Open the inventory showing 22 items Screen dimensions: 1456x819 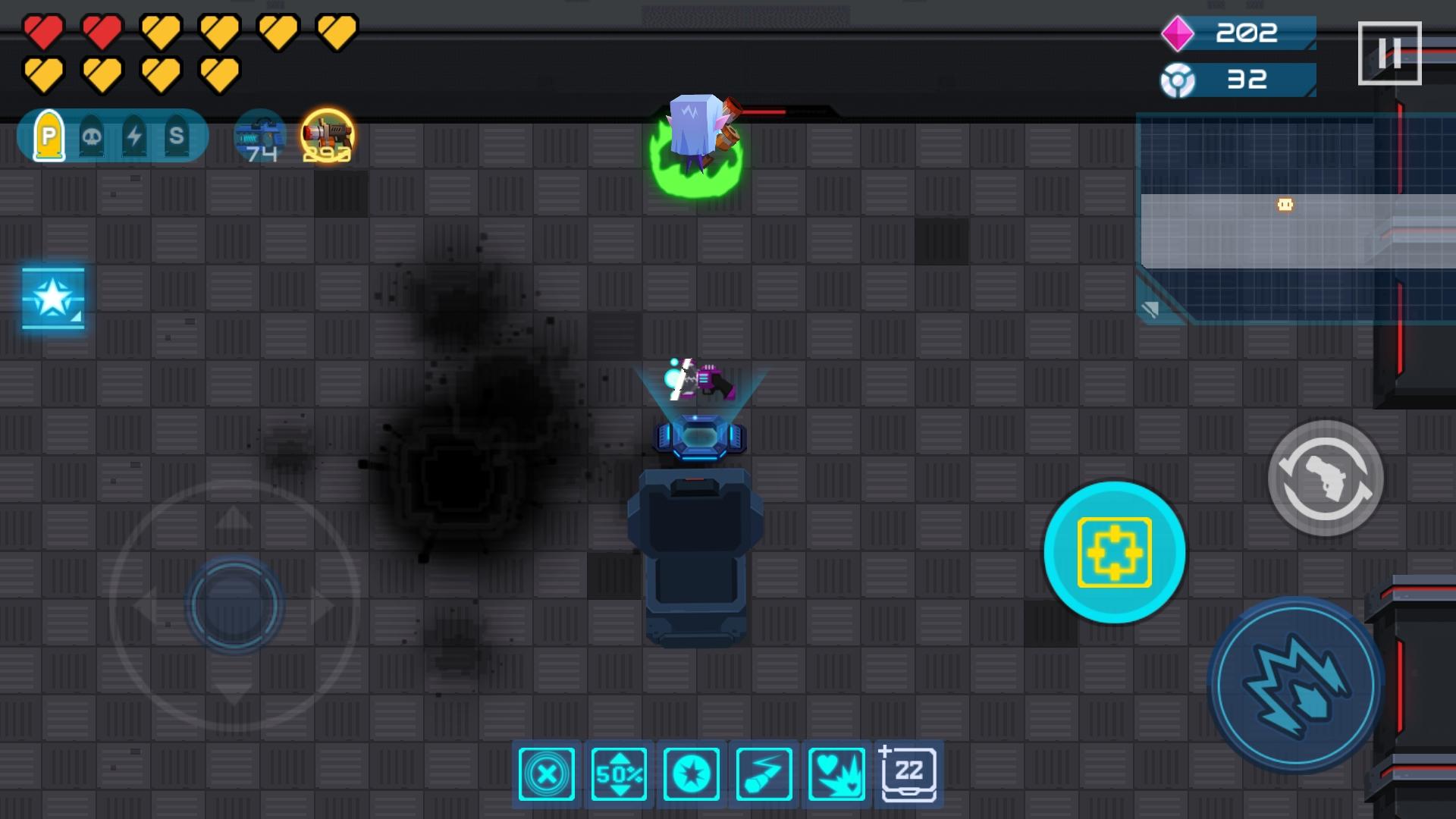[908, 773]
